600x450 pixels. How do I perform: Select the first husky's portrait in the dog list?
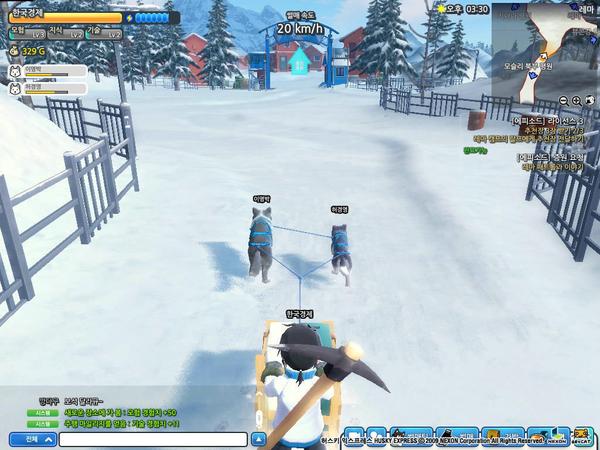point(15,71)
